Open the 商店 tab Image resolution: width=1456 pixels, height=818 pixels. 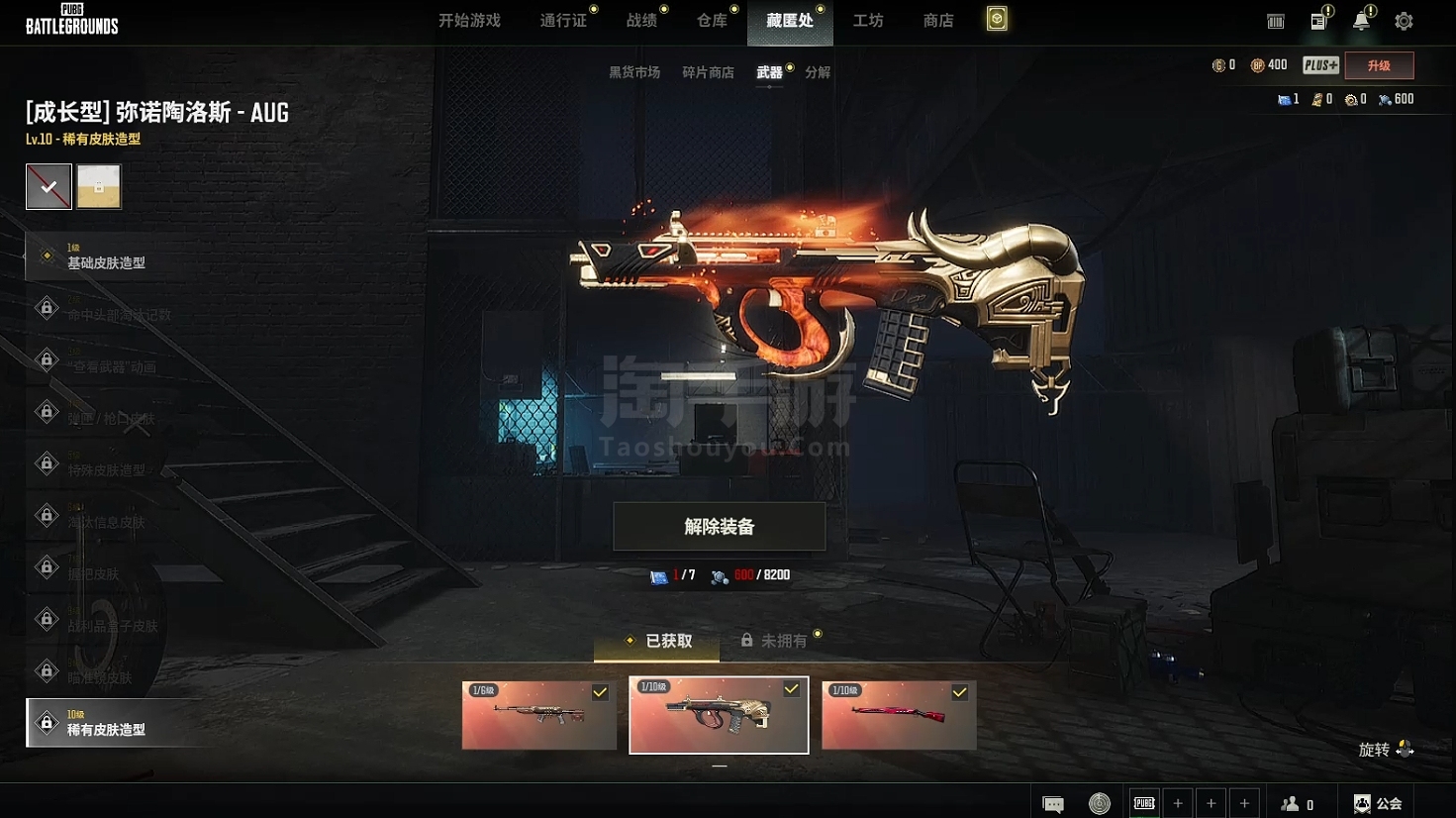pos(938,21)
